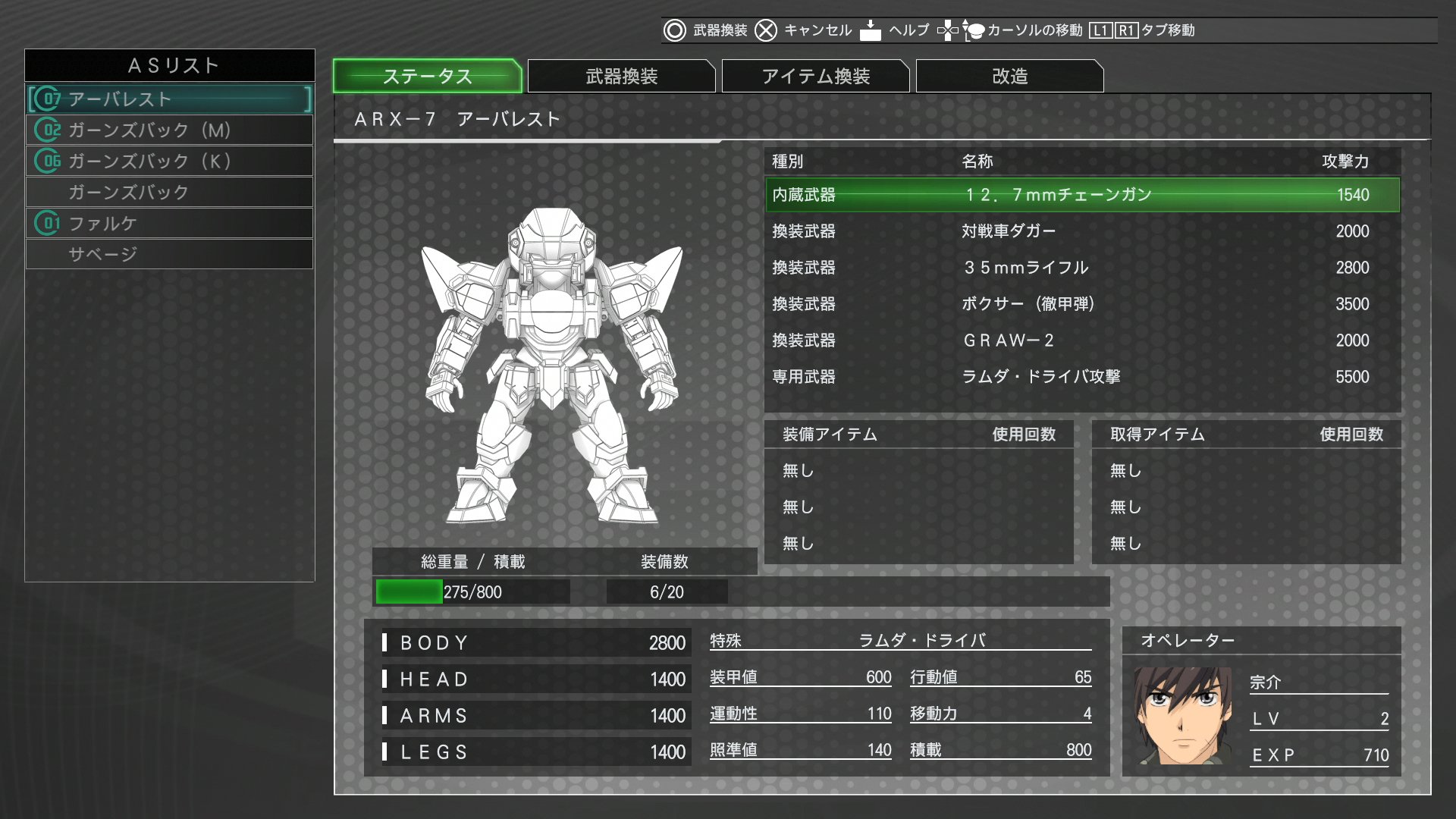1456x819 pixels.
Task: Select ファルケ in the AS list
Action: pos(170,224)
